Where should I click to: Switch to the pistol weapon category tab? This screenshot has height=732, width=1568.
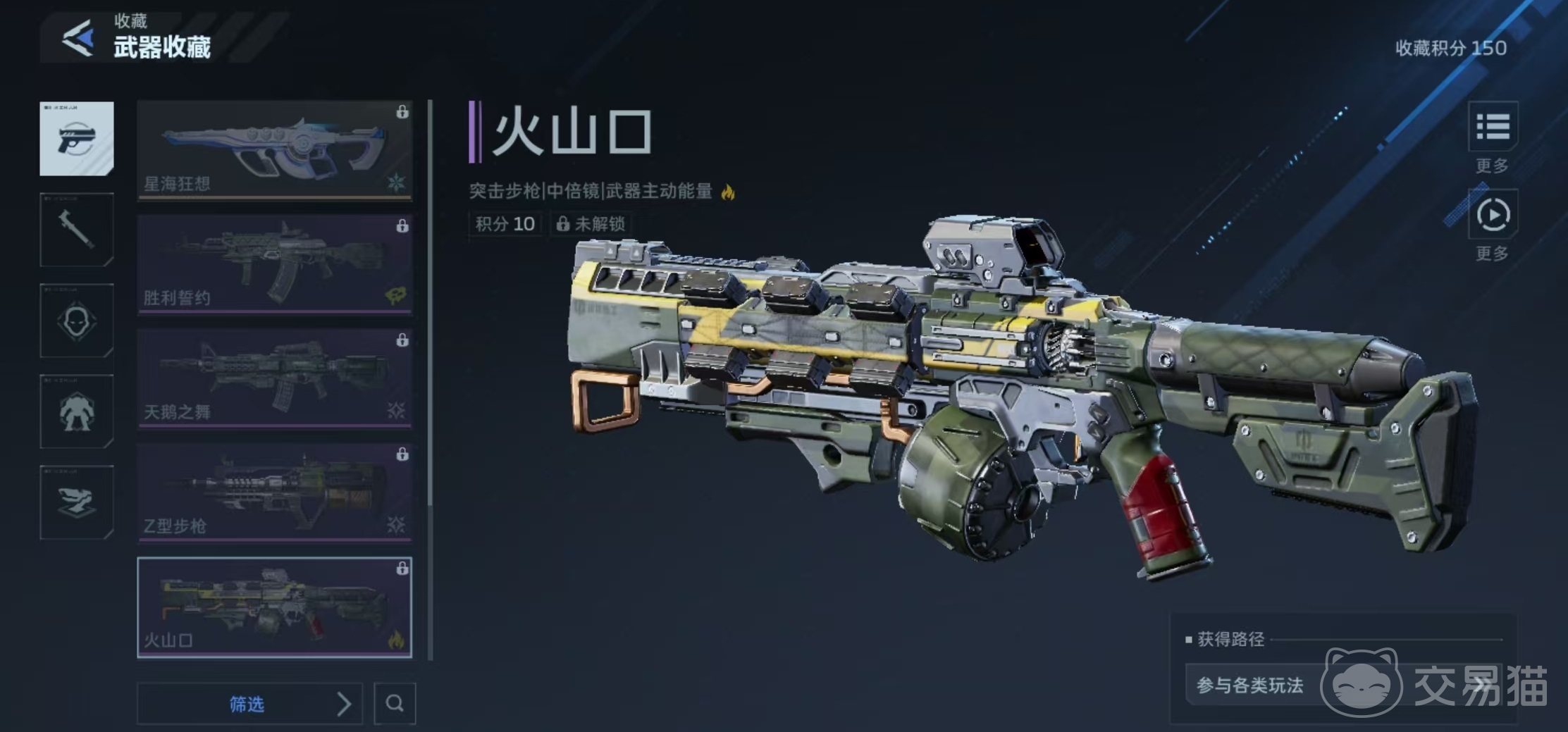pyautogui.click(x=77, y=138)
